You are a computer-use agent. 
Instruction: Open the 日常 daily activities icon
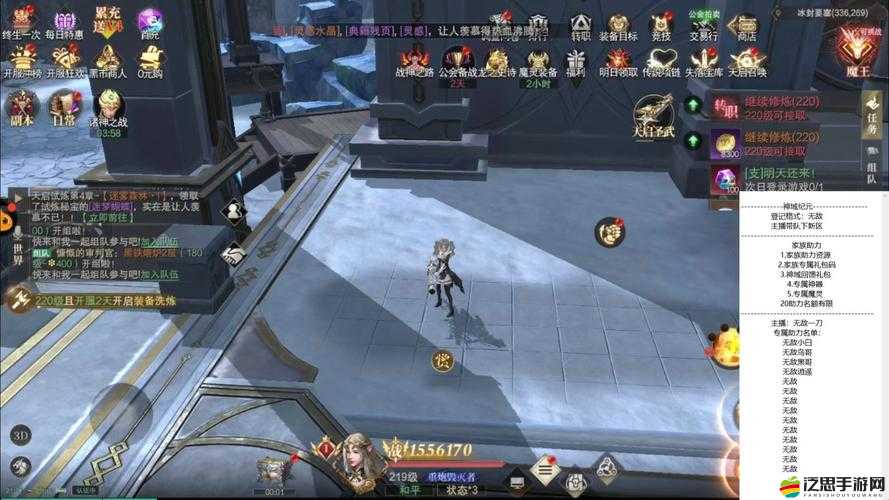(64, 107)
